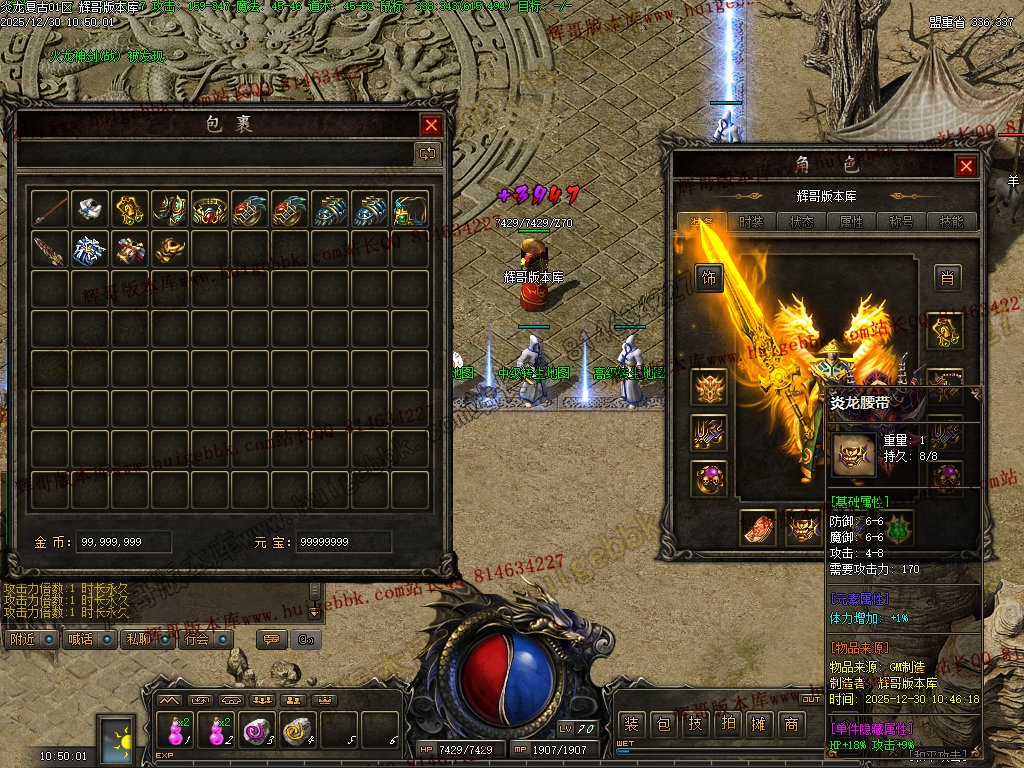This screenshot has height=768, width=1024.
Task: Switch chat to the 附近 nearby channel
Action: (x=27, y=639)
